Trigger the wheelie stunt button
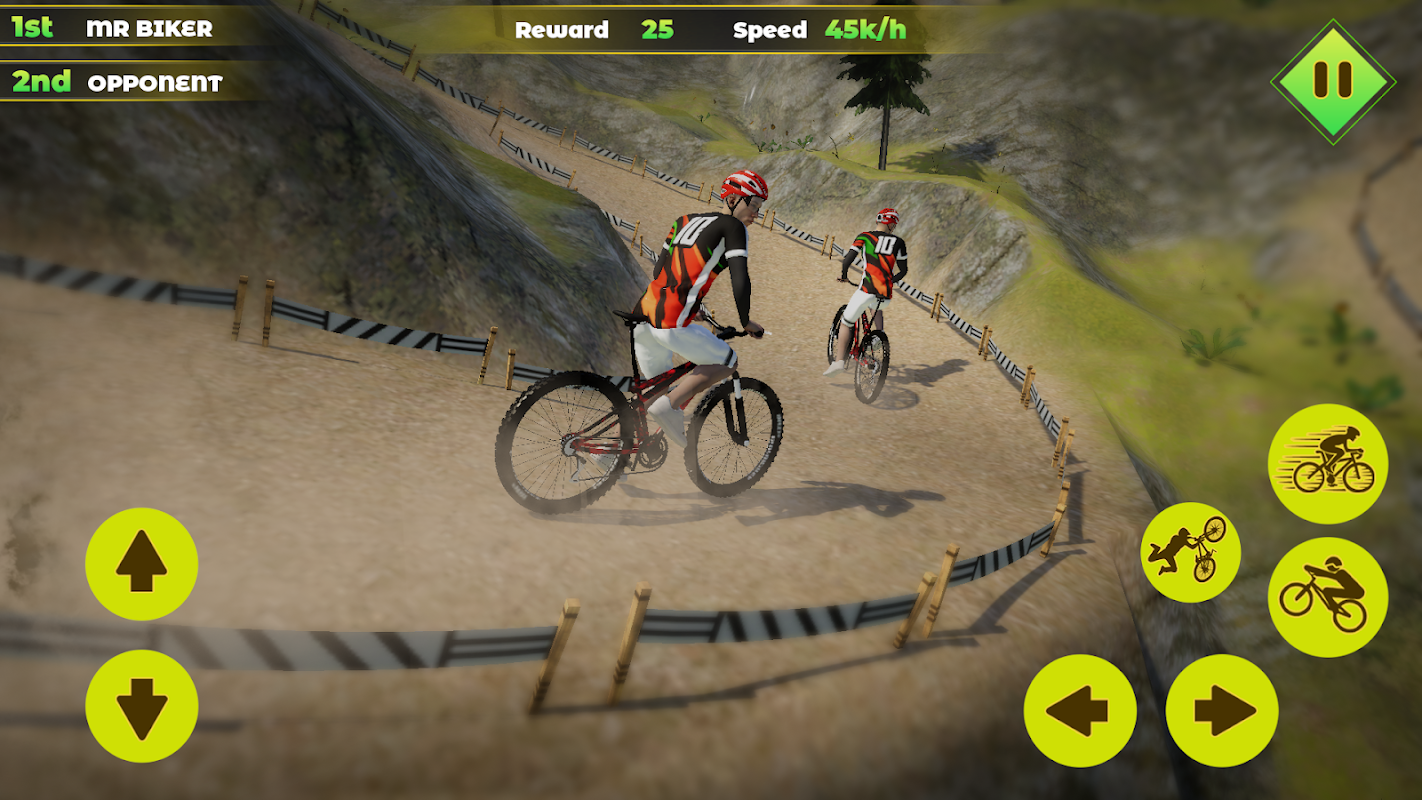Screen dimensions: 1422x800 (x=1328, y=597)
